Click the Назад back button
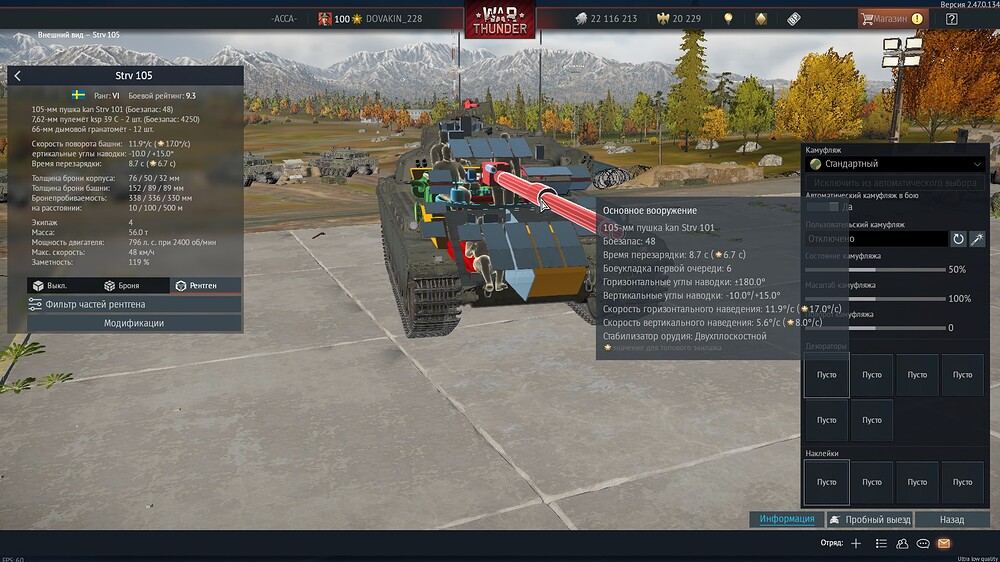The width and height of the screenshot is (1000, 562). [951, 519]
